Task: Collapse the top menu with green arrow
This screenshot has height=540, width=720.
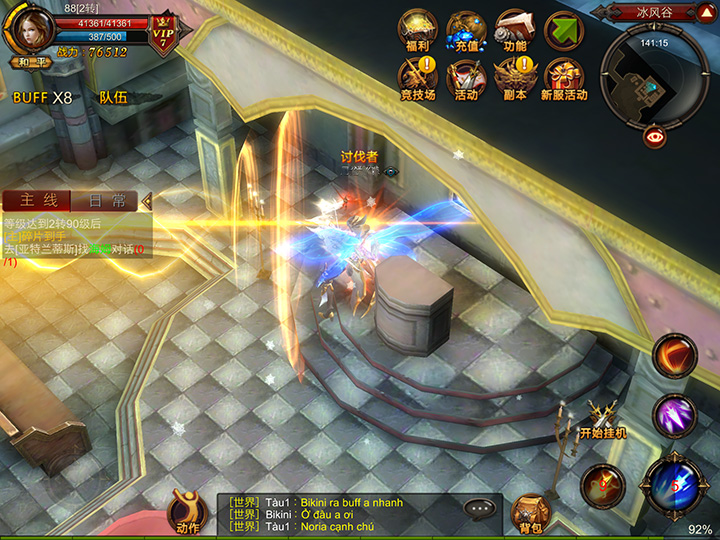Action: click(x=564, y=30)
